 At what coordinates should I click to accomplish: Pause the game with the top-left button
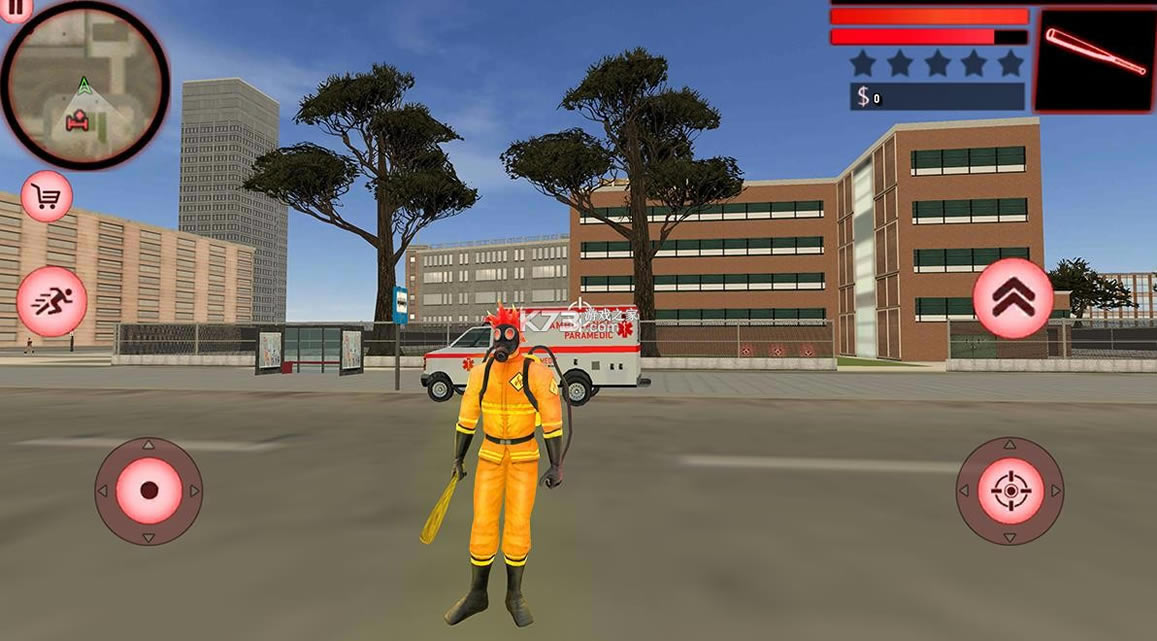[15, 4]
